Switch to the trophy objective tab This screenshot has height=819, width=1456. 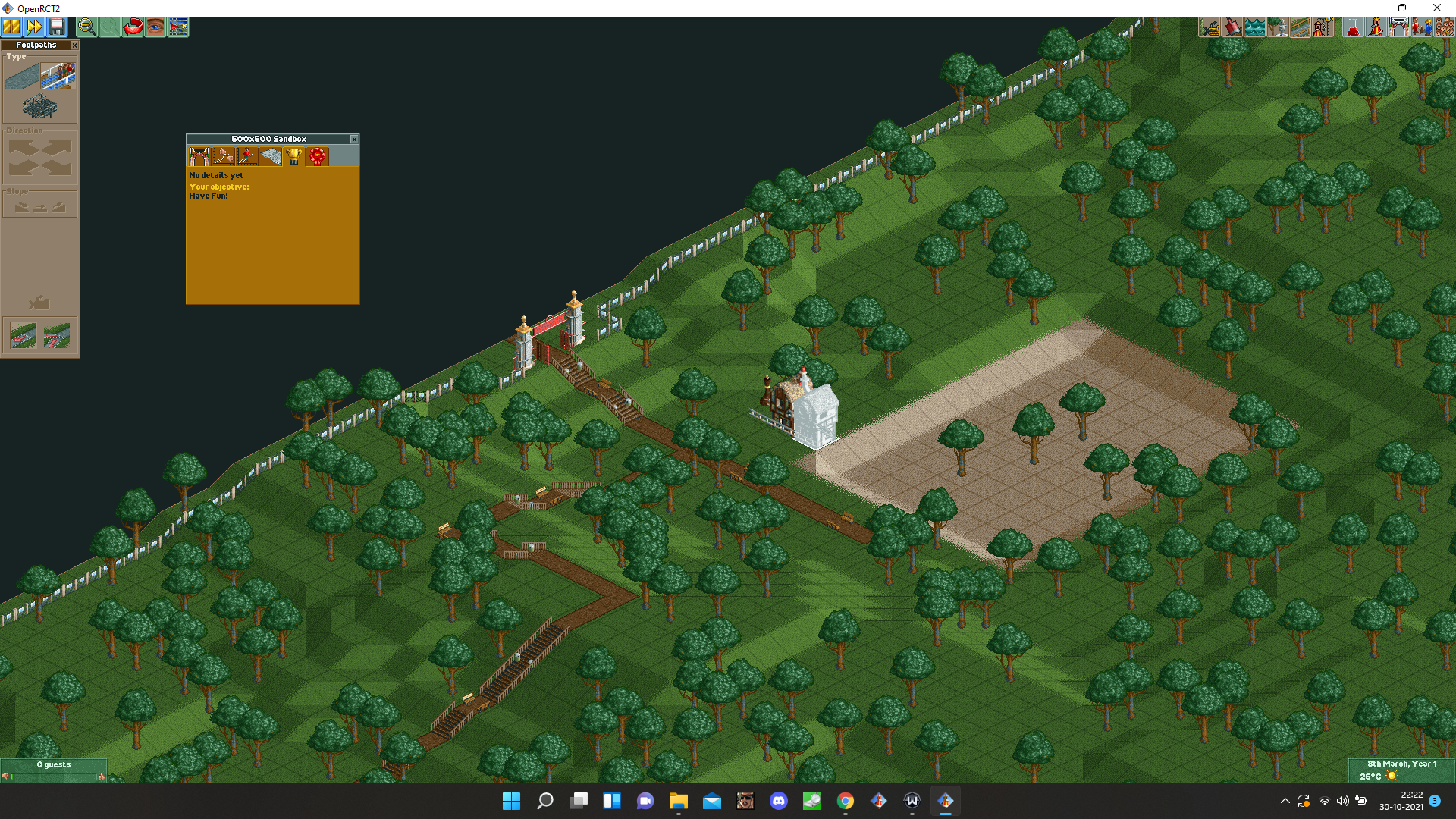pos(294,156)
